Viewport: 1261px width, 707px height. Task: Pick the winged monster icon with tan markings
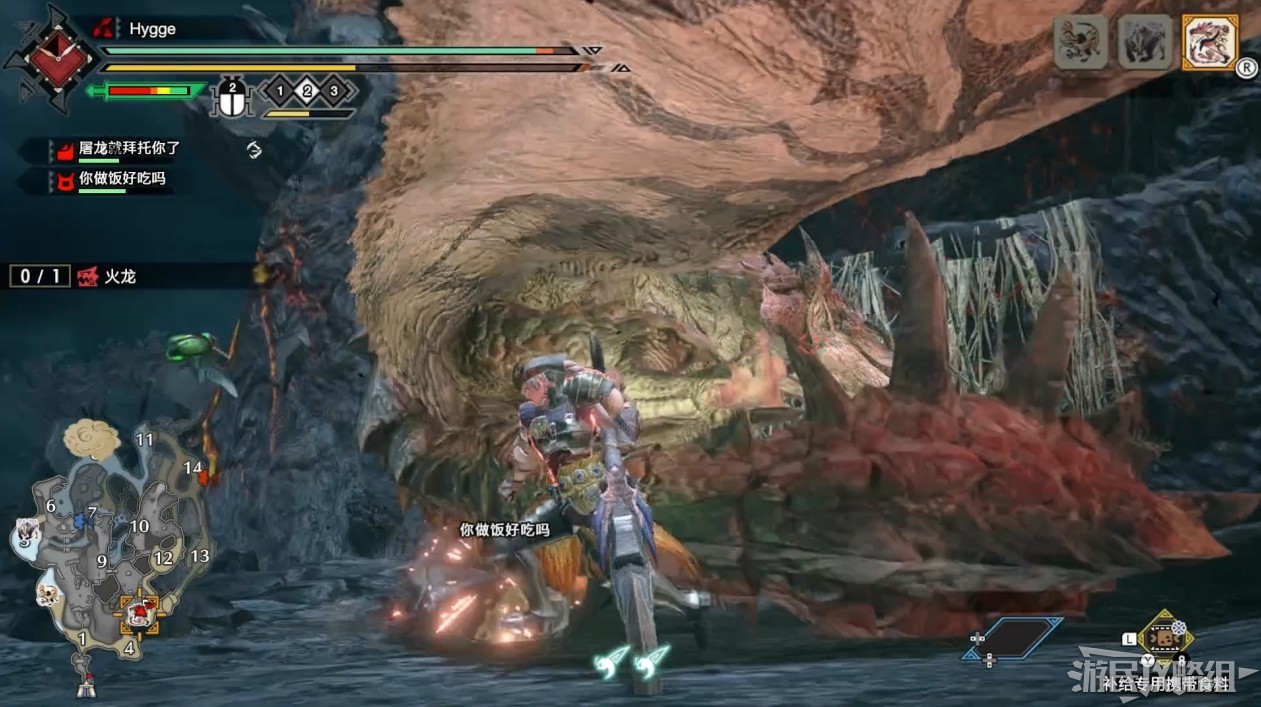[x=1080, y=42]
